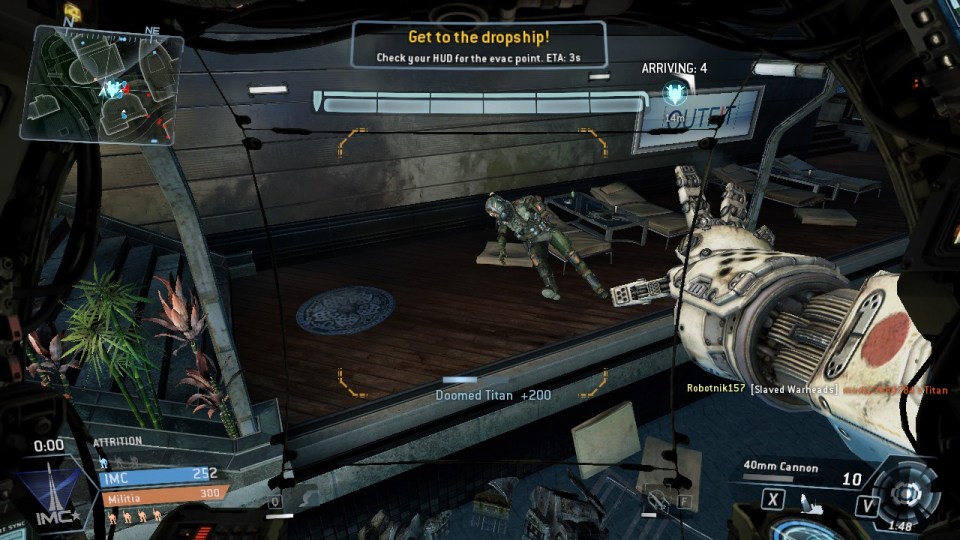The height and width of the screenshot is (540, 960).
Task: Activate the circular Titan core ability icon
Action: click(908, 494)
